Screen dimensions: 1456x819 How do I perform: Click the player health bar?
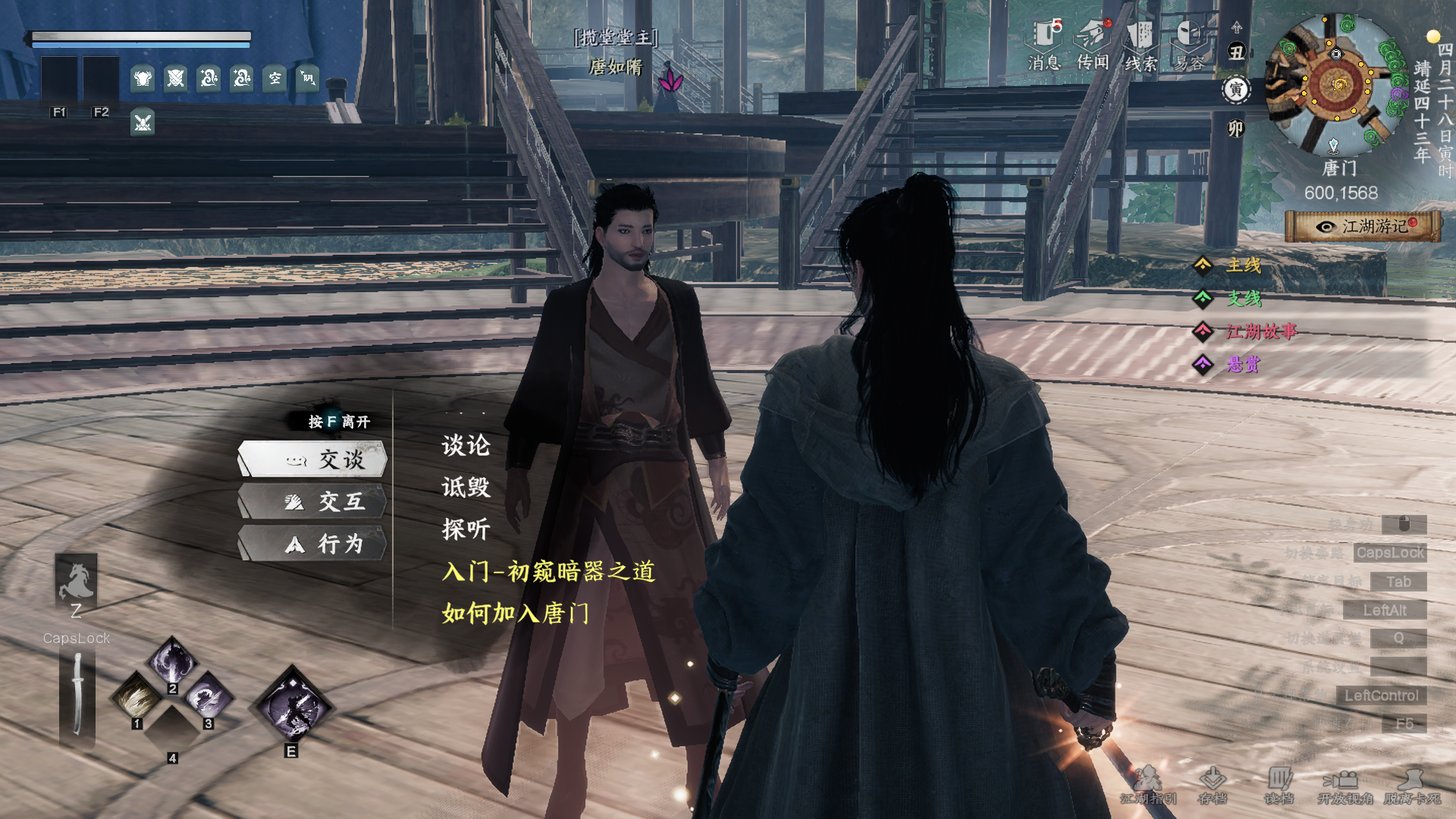pyautogui.click(x=140, y=34)
